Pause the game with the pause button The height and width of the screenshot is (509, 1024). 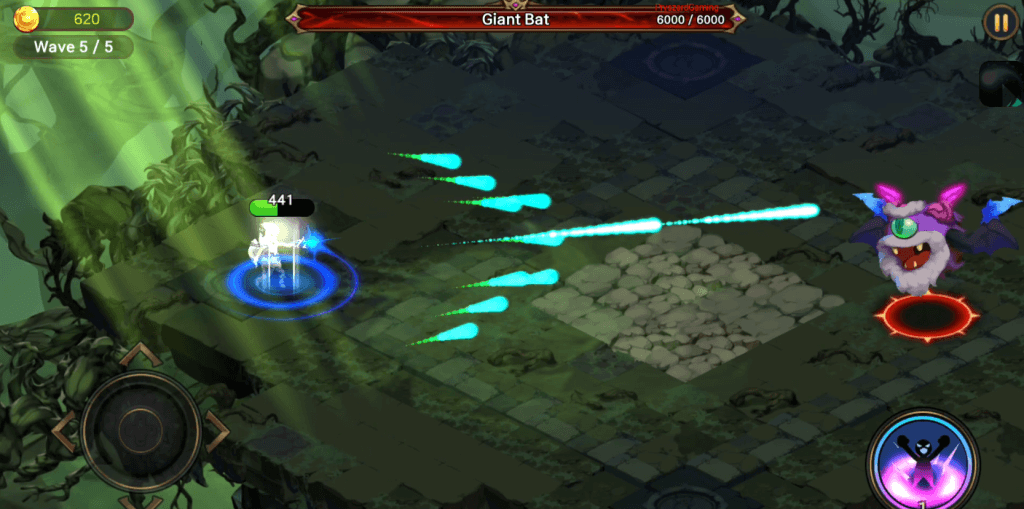[x=999, y=22]
